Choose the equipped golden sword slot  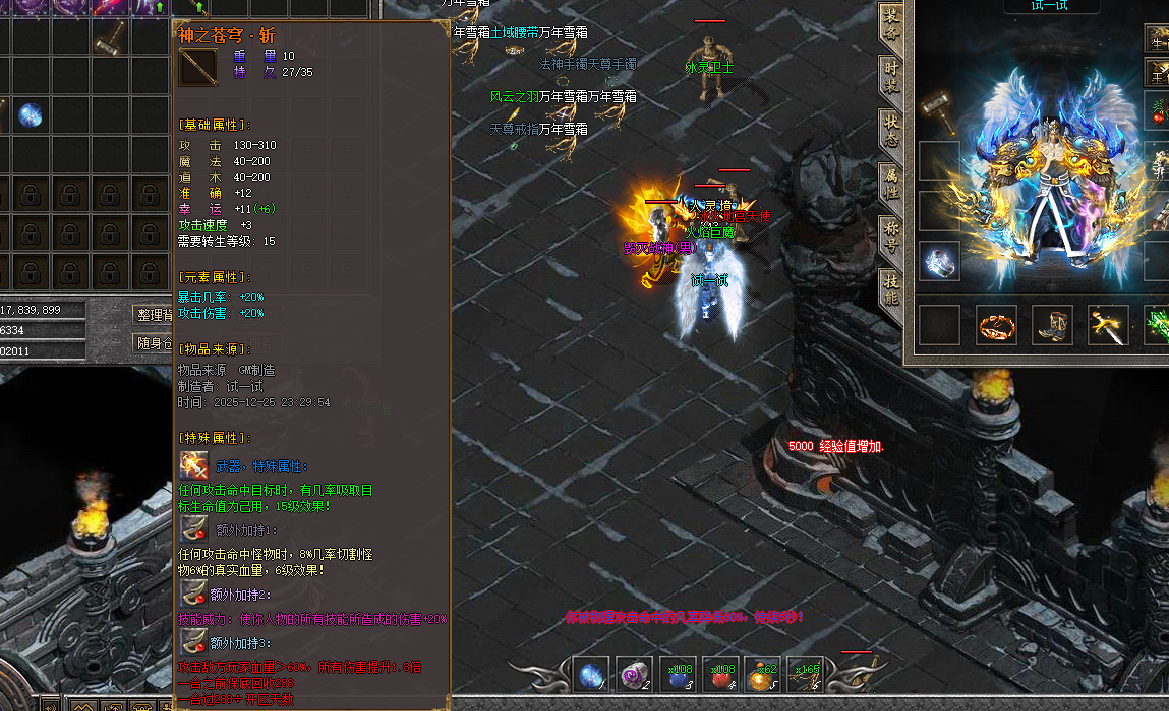click(x=1108, y=326)
